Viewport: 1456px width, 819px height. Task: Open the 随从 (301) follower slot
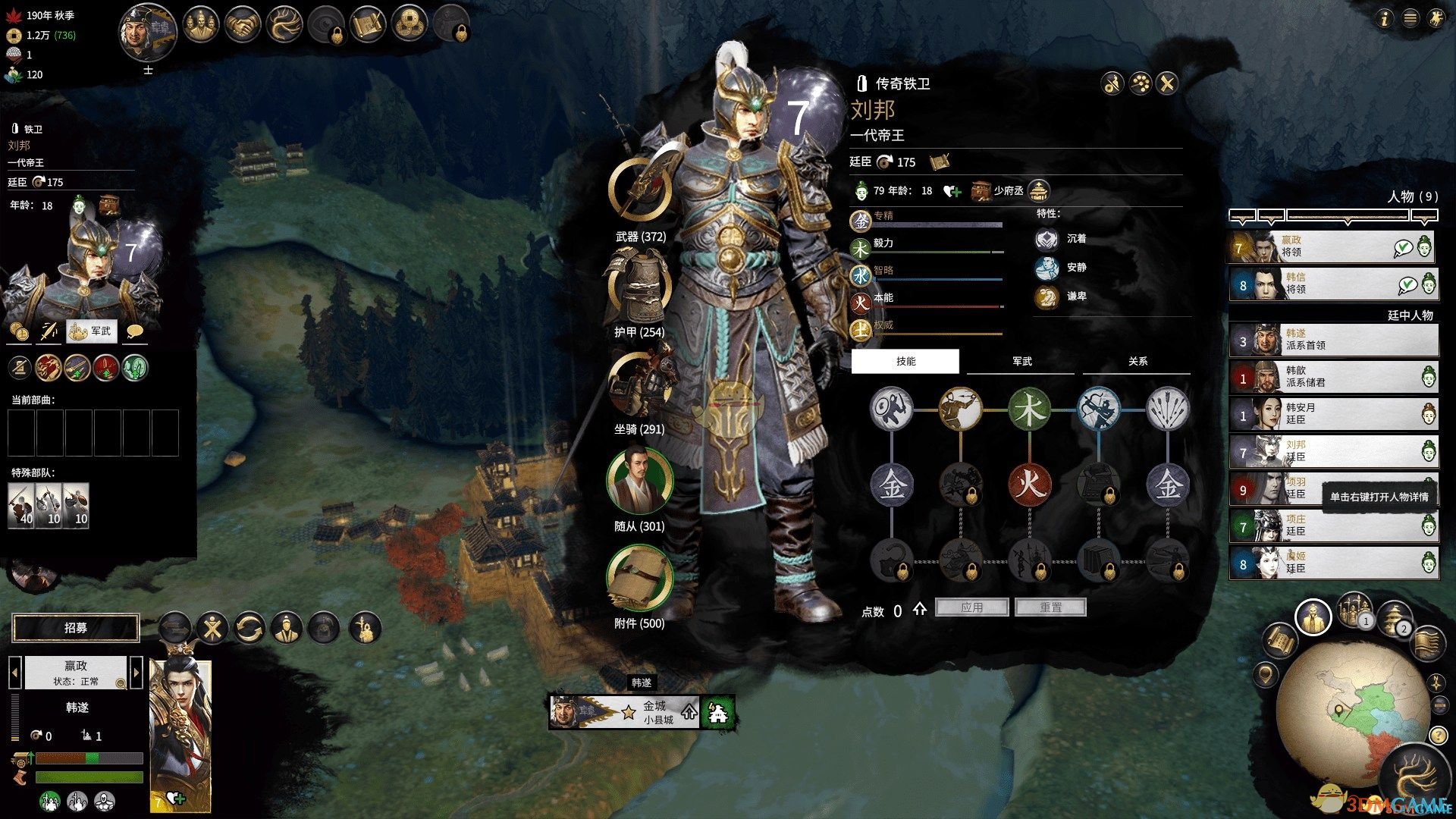coord(640,482)
